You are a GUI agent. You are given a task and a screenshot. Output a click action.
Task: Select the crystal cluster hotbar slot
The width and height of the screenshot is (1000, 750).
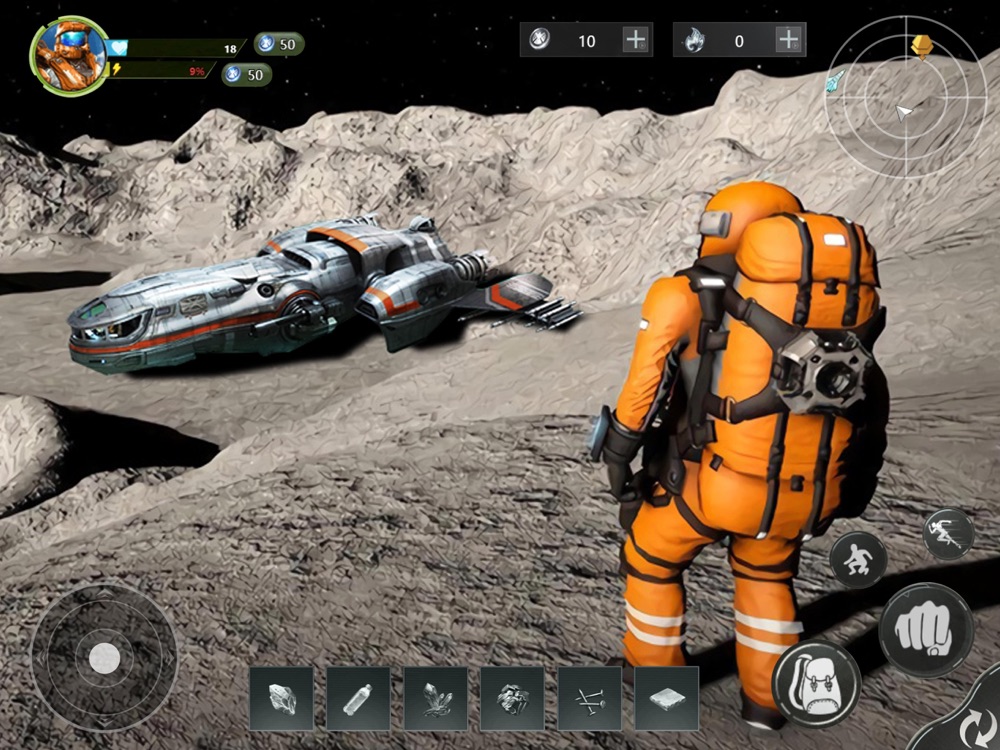point(435,698)
